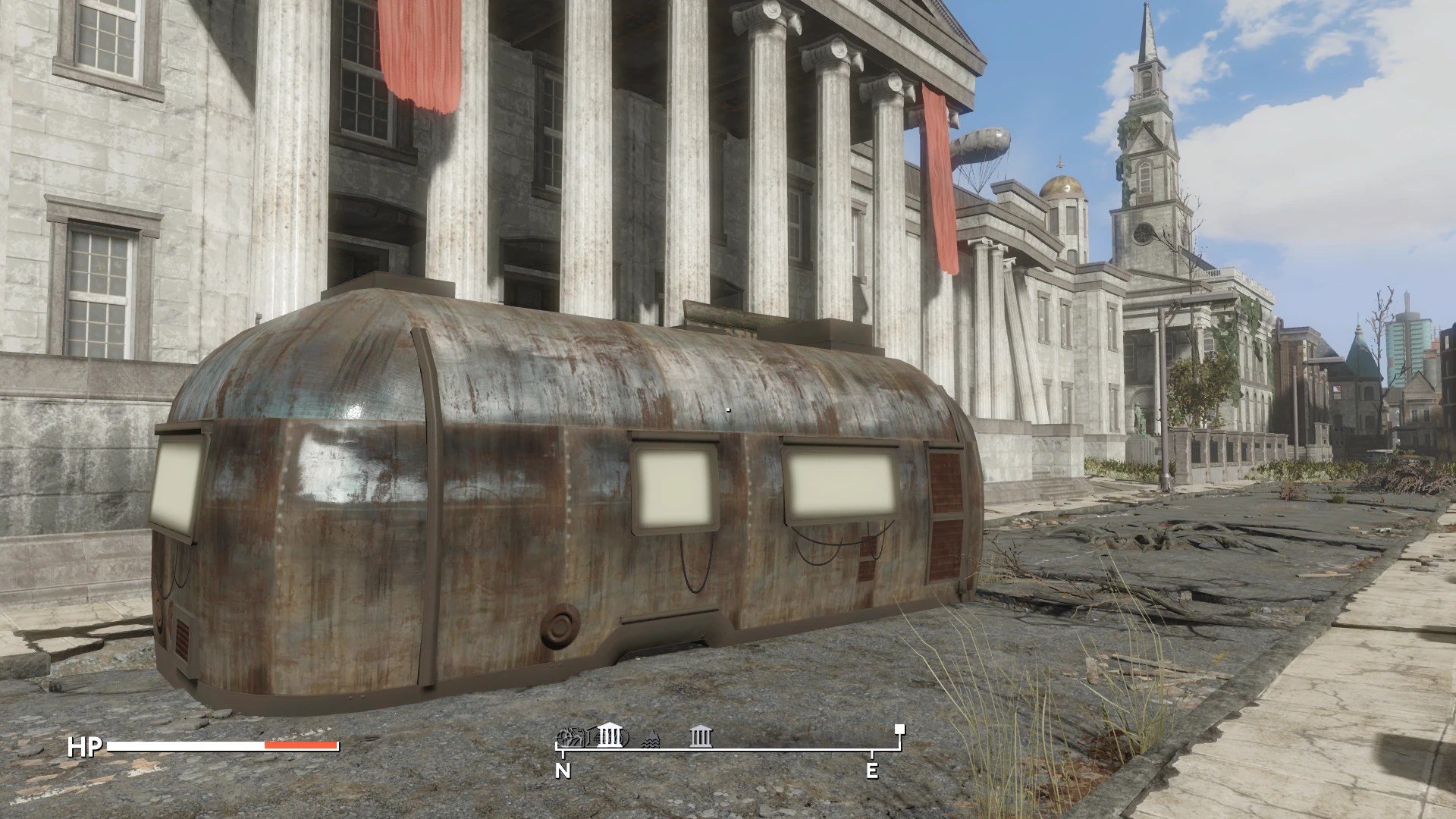Select the white square marker on the compass
Viewport: 1456px width, 819px height.
(899, 730)
